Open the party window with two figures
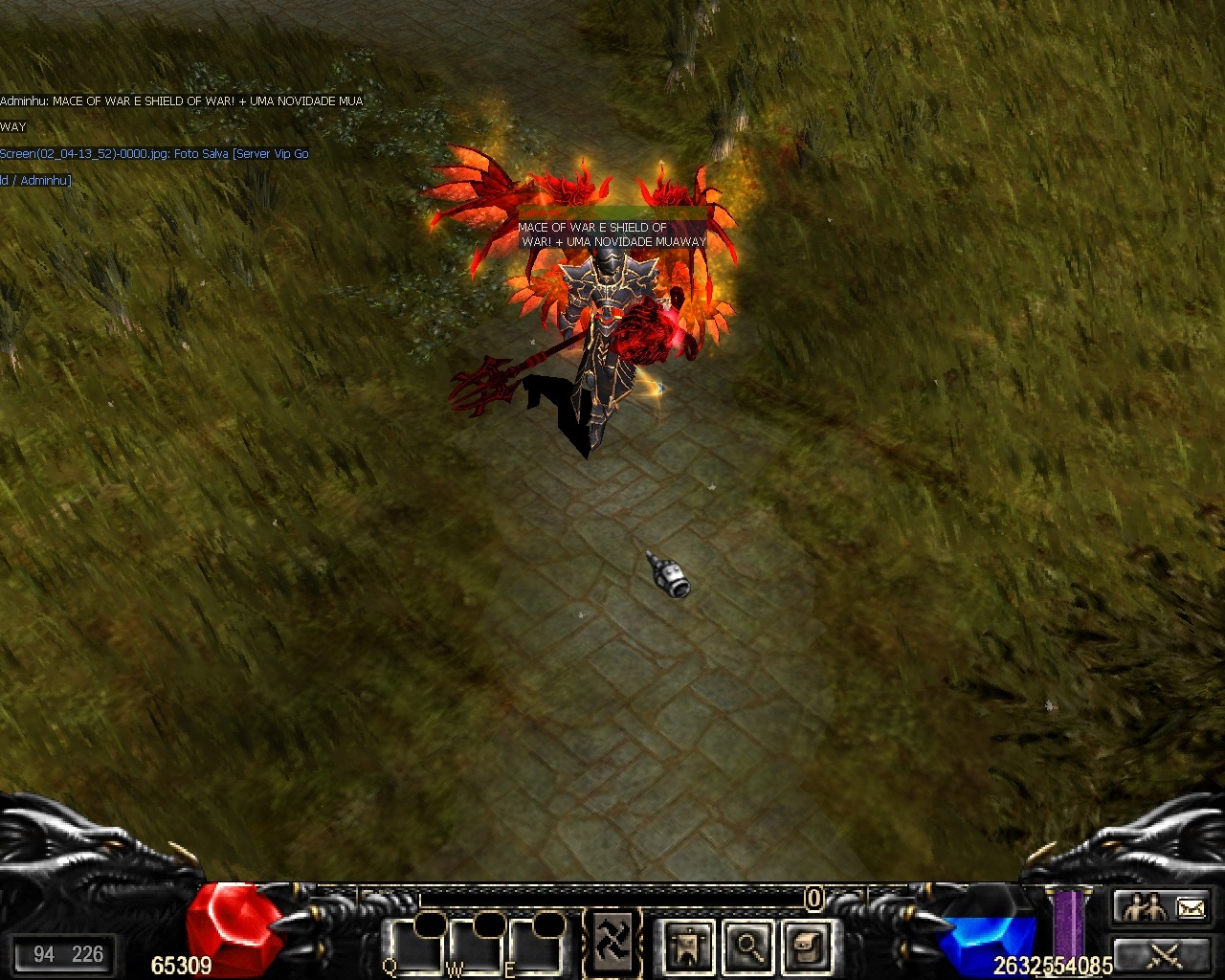 point(1144,906)
